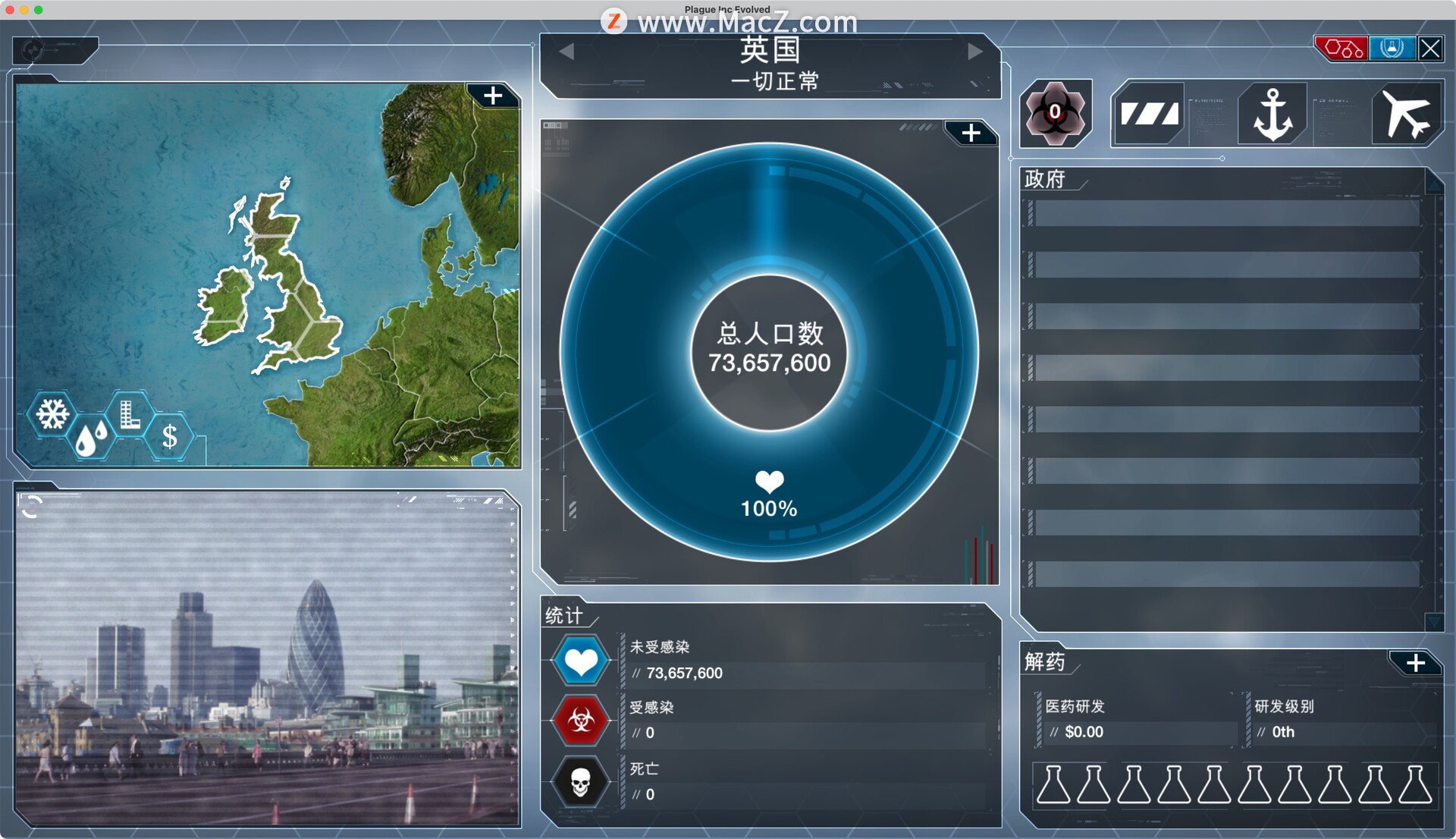
Task: Click the land border status icon
Action: tap(1149, 115)
